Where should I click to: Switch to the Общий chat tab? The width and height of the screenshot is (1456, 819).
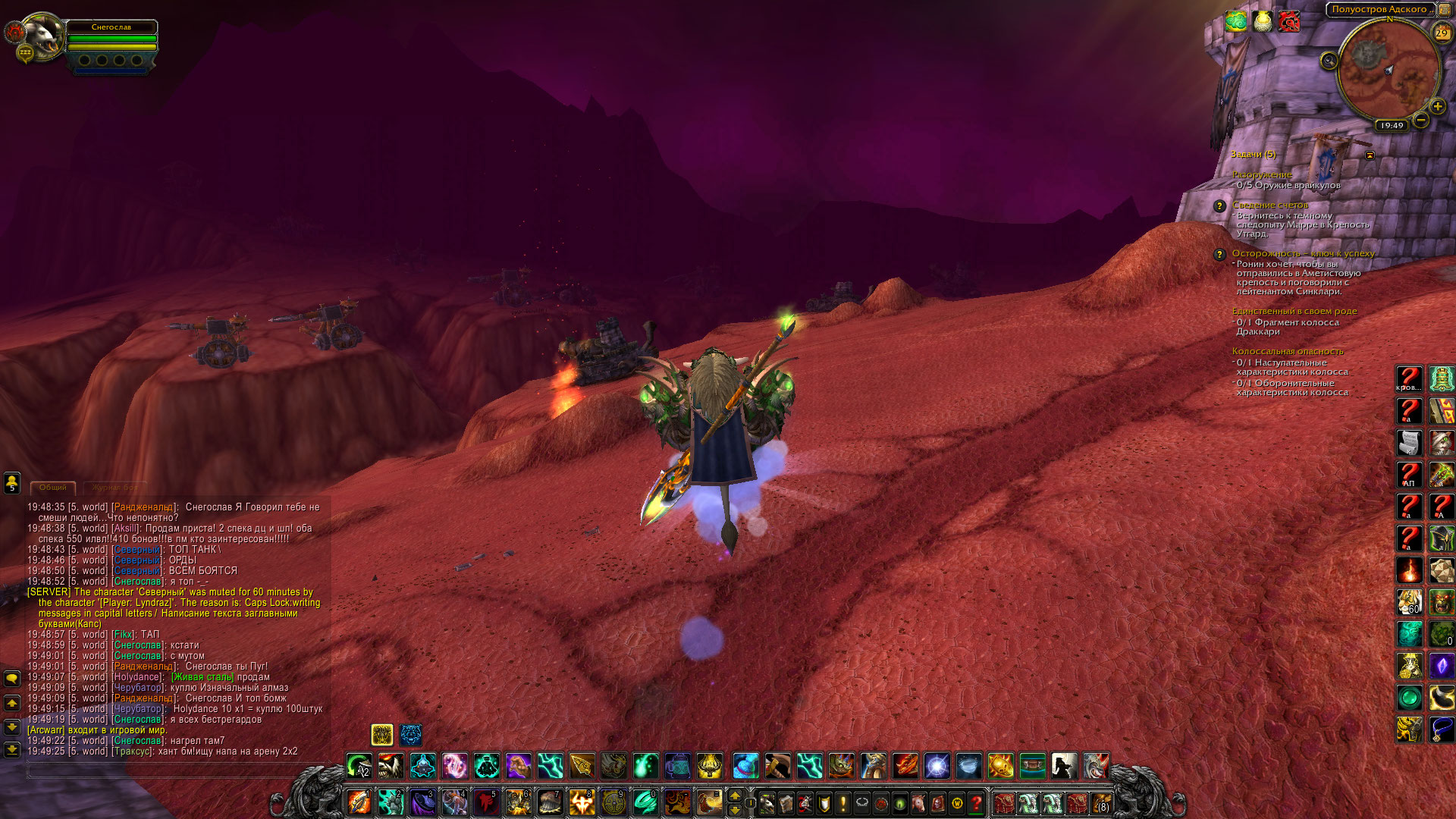pos(53,487)
